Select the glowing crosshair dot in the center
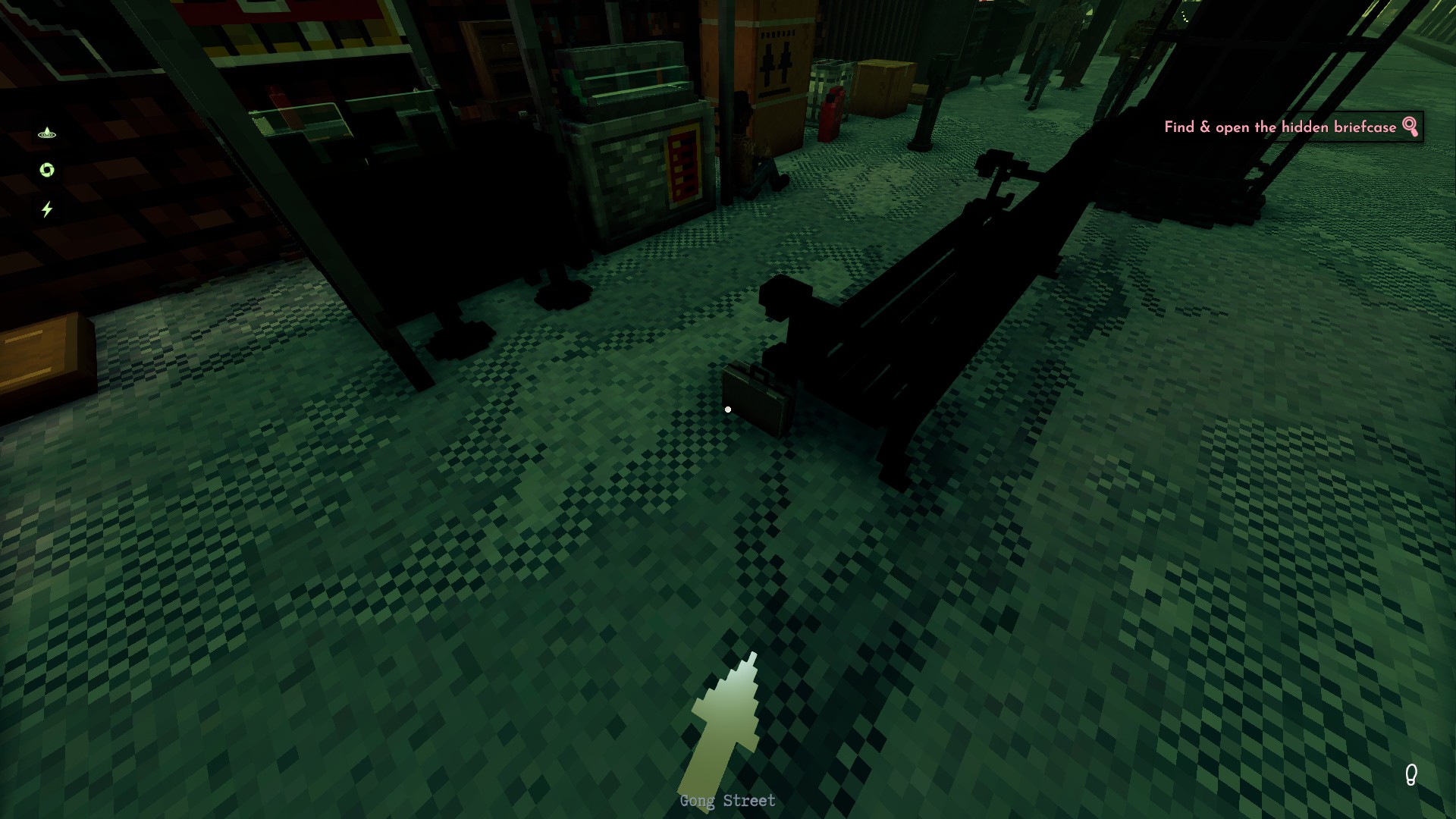 (729, 409)
